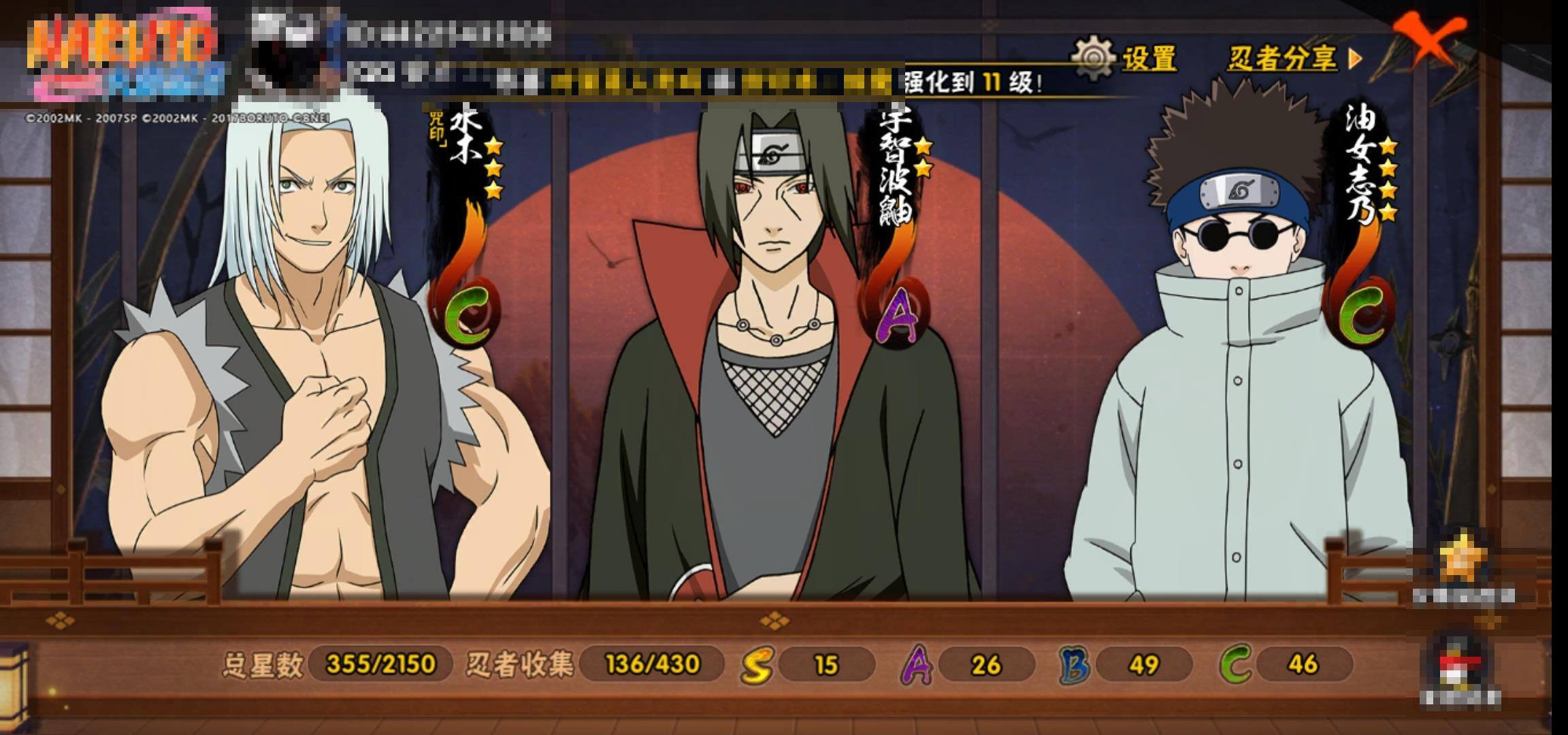Tap the red-scarf character icon
The width and height of the screenshot is (1568, 735).
[1460, 664]
